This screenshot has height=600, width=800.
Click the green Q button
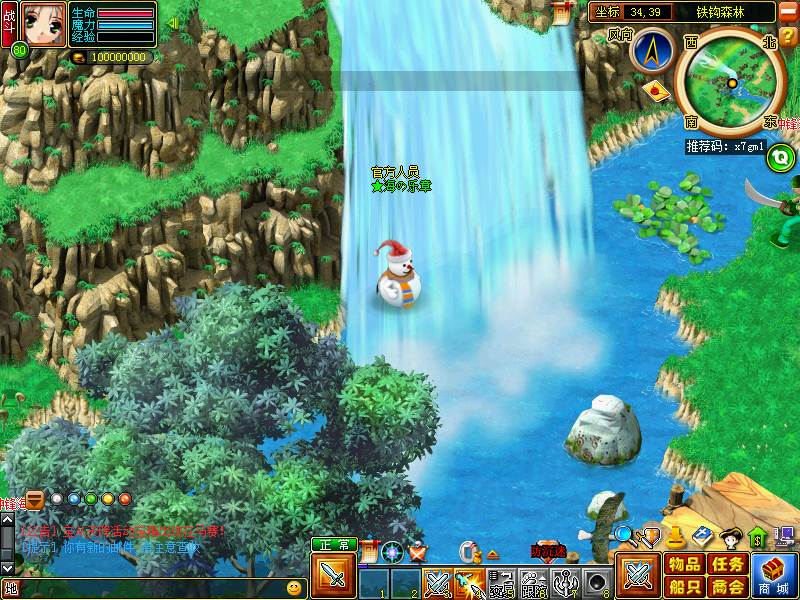pos(779,157)
